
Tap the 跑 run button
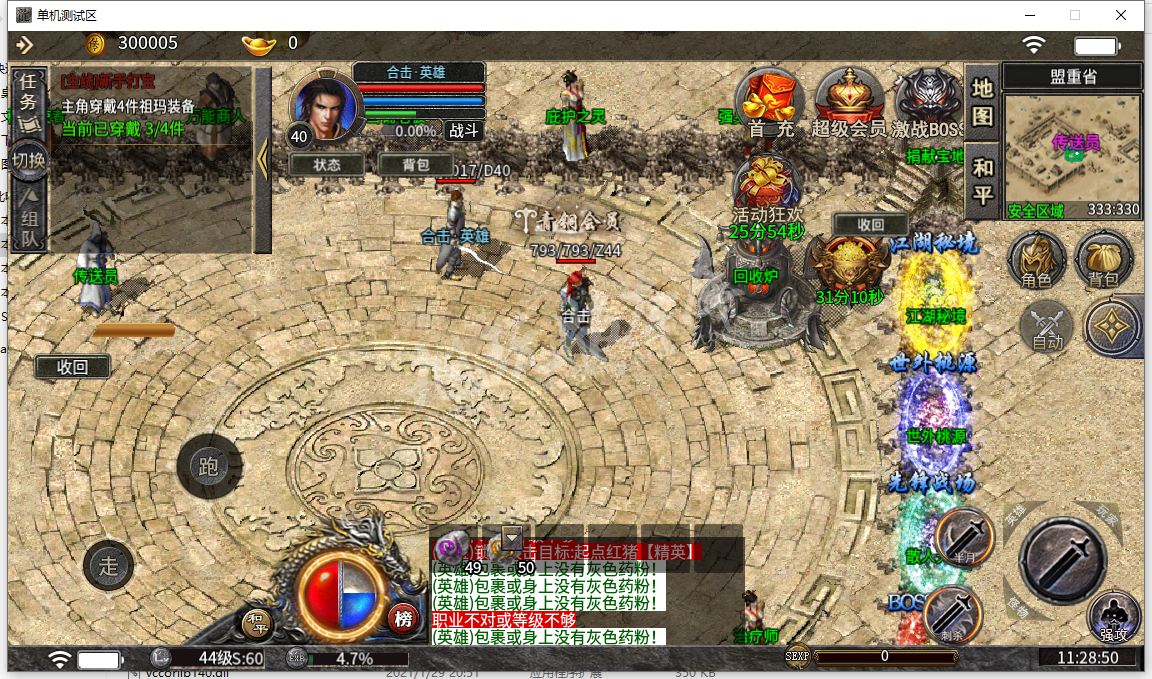click(x=208, y=466)
